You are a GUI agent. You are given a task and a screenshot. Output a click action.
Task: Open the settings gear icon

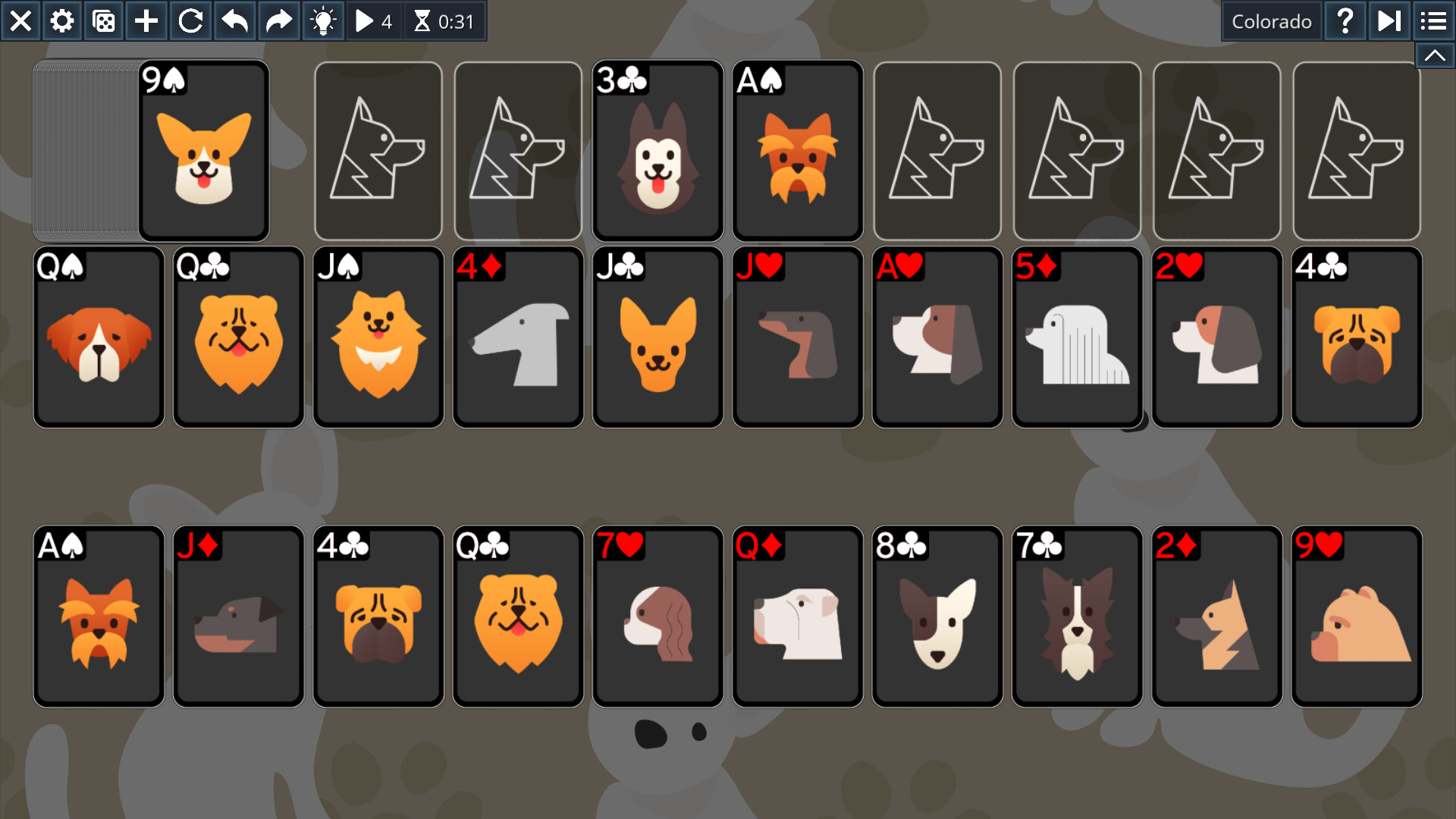click(62, 20)
